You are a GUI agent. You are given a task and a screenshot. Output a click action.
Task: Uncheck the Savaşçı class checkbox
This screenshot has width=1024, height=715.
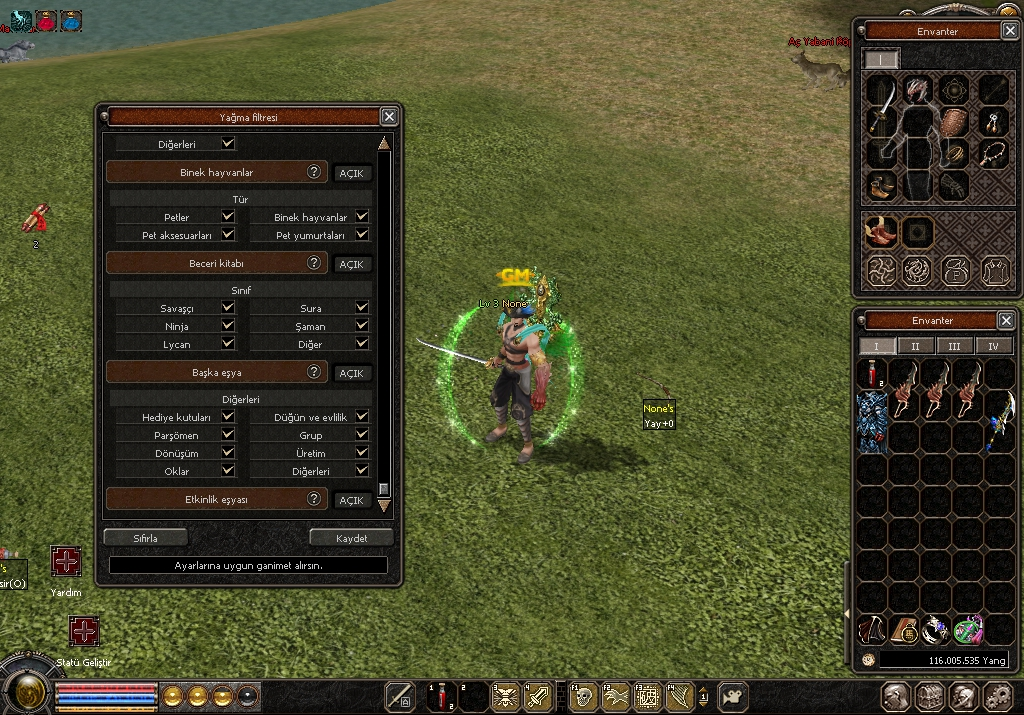(228, 308)
